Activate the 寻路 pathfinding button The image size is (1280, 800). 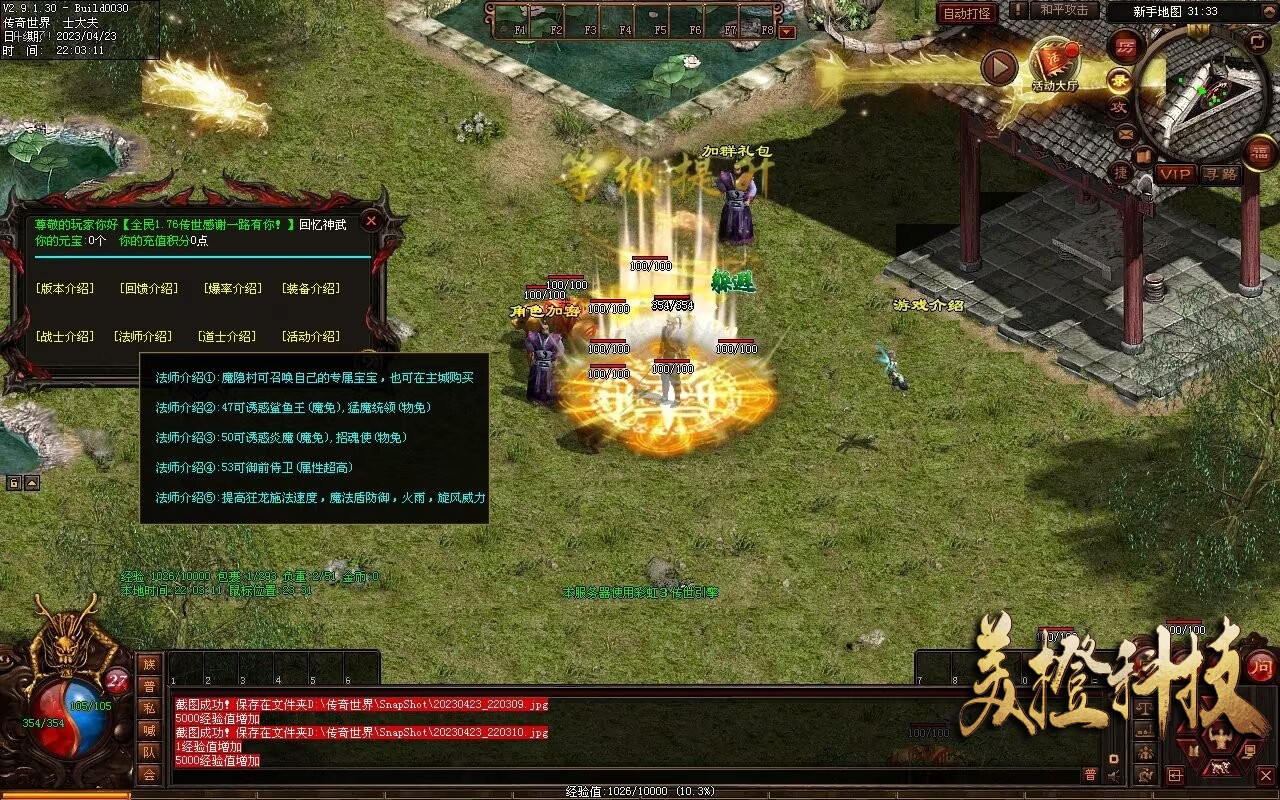tap(1219, 174)
